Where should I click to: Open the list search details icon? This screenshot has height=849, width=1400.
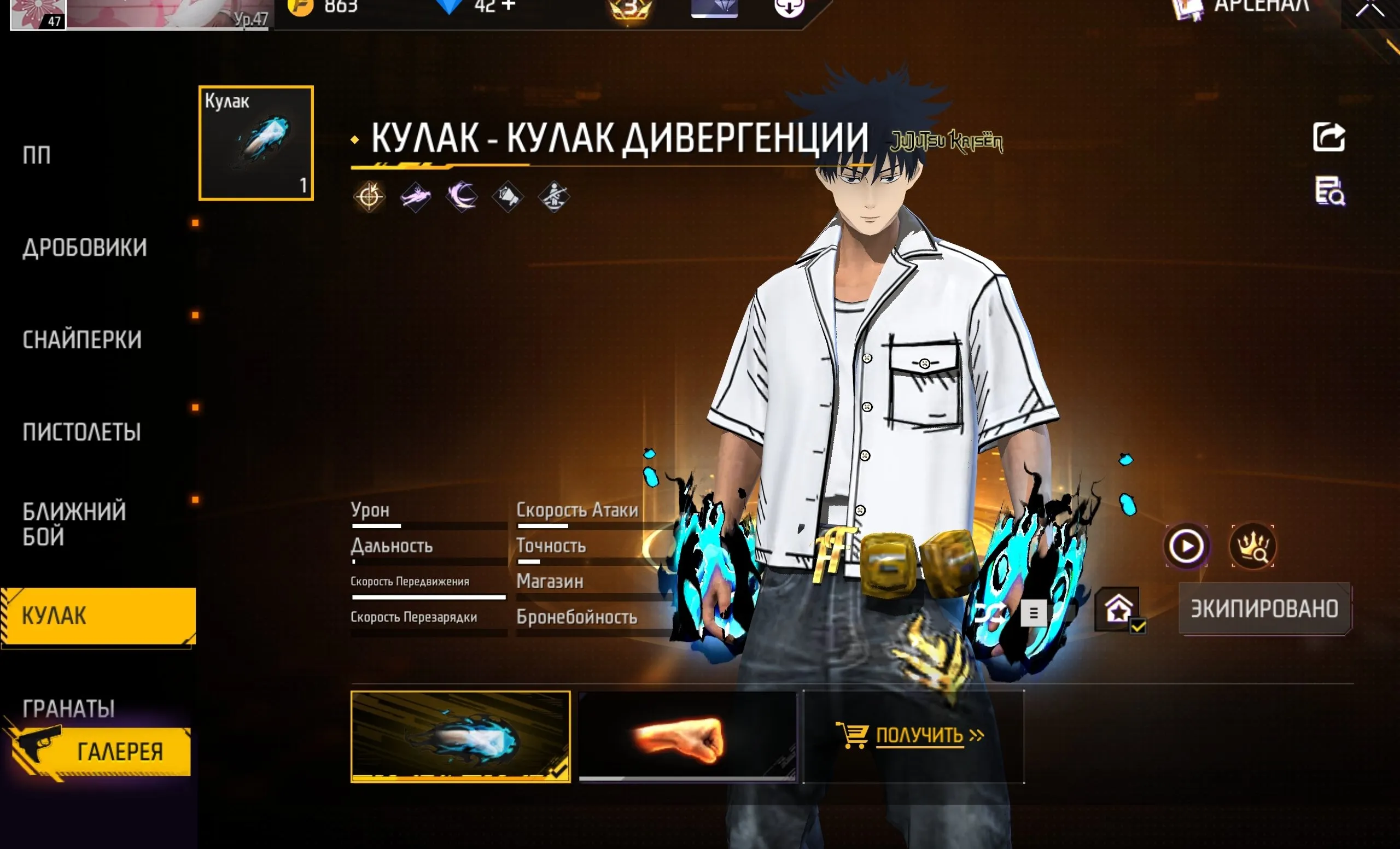point(1329,191)
